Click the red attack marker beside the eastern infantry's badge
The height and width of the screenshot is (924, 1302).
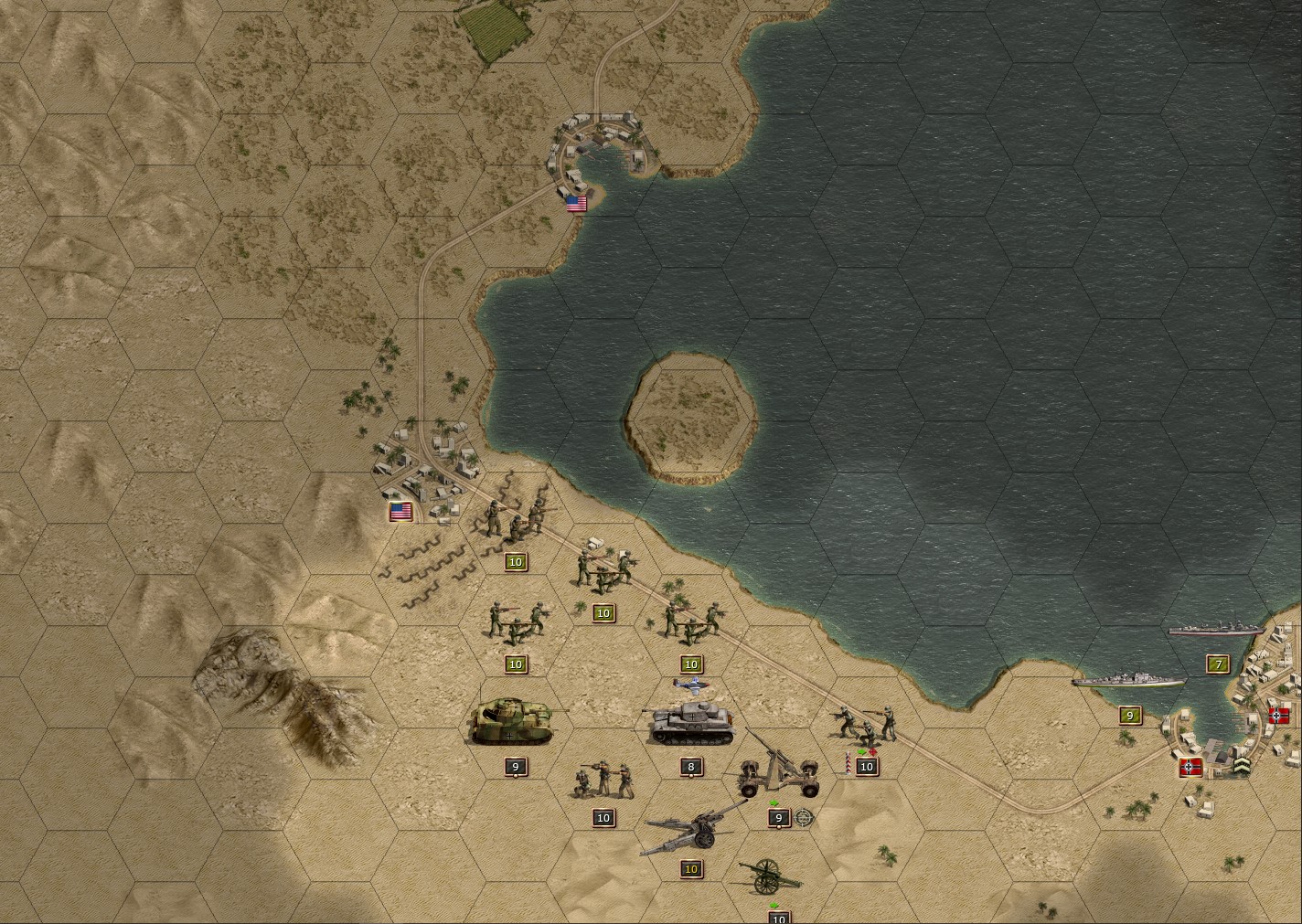pos(873,753)
